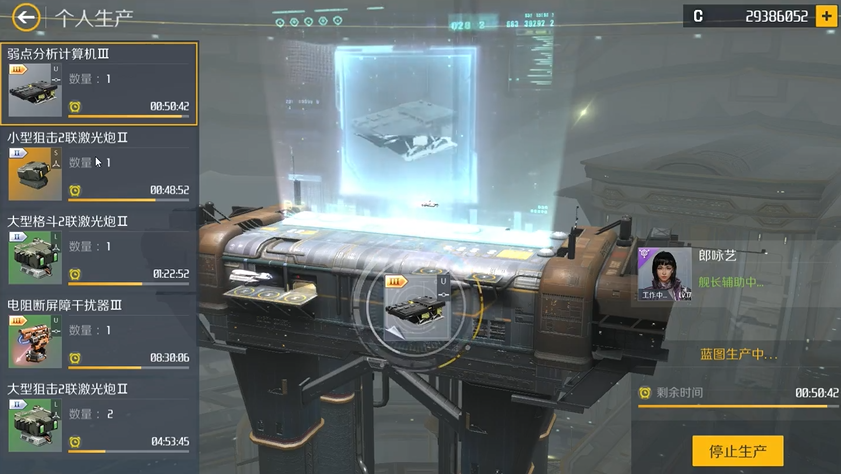Pick the 大型狙击2联激光炮II production entry

click(x=99, y=419)
